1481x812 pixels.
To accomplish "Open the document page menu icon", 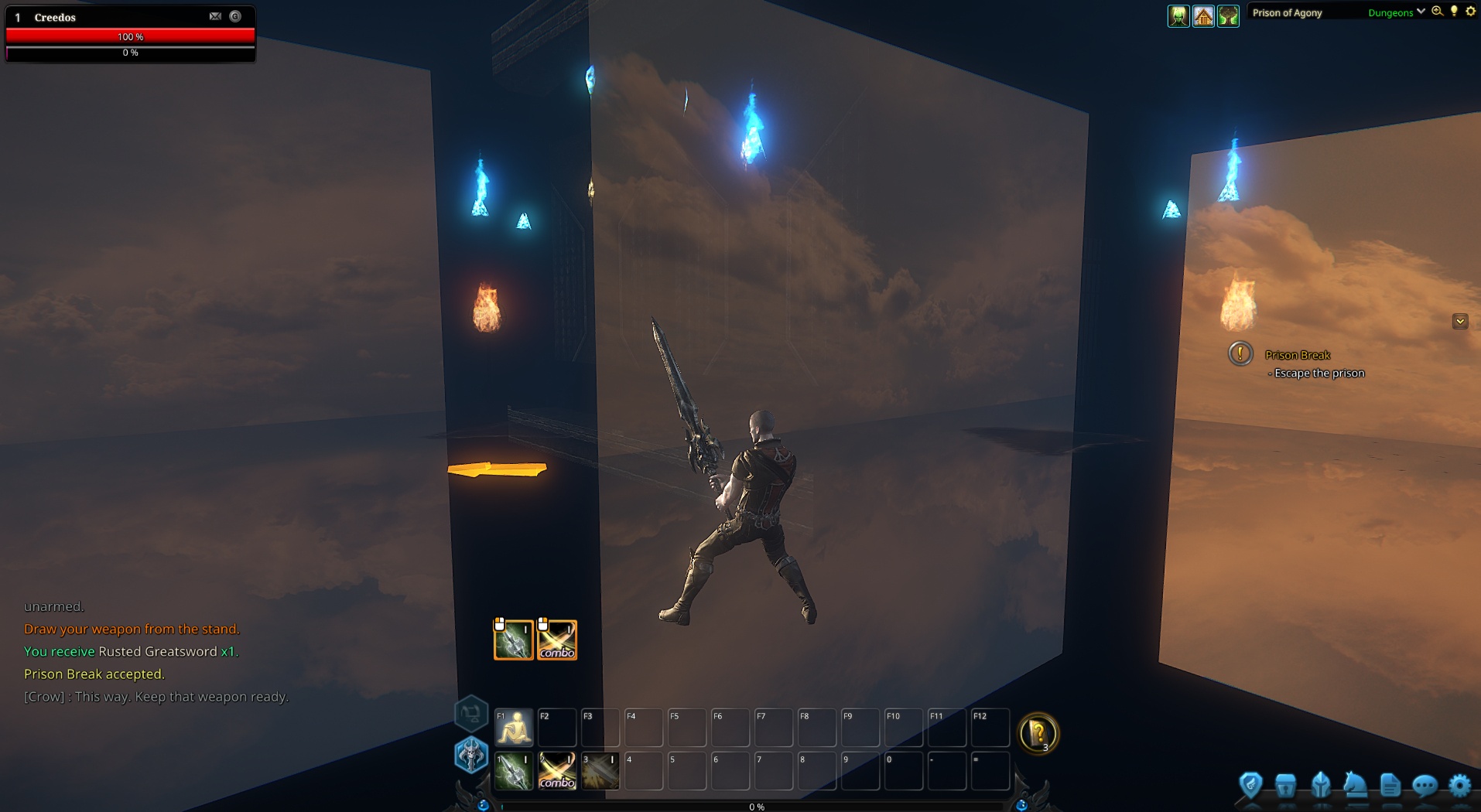I will pyautogui.click(x=1390, y=786).
